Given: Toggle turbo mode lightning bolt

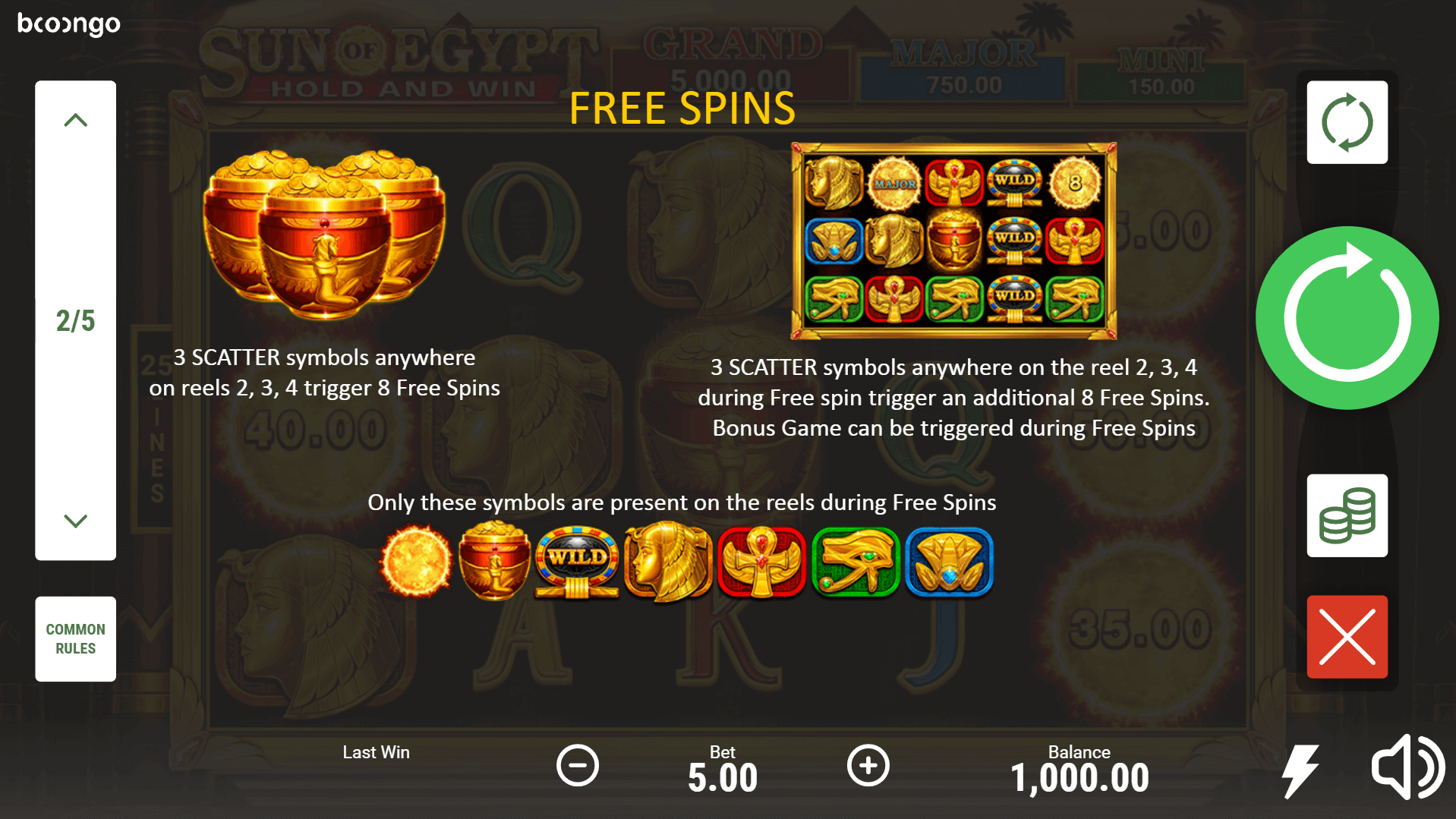Looking at the screenshot, I should coord(1300,770).
